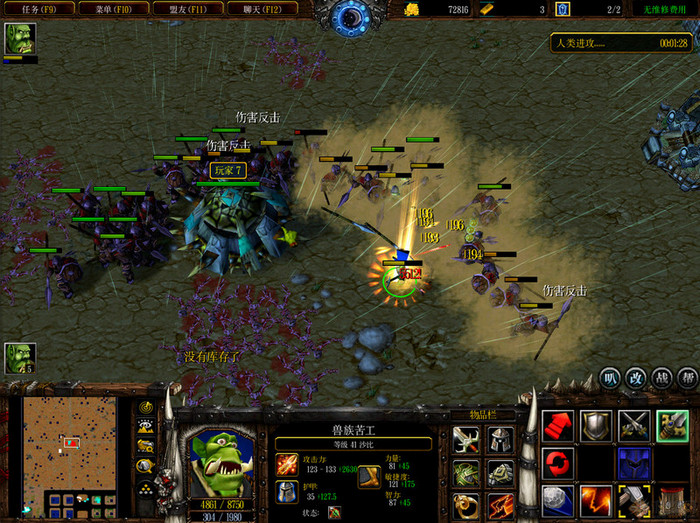Click the round 吼 button

[x=610, y=378]
